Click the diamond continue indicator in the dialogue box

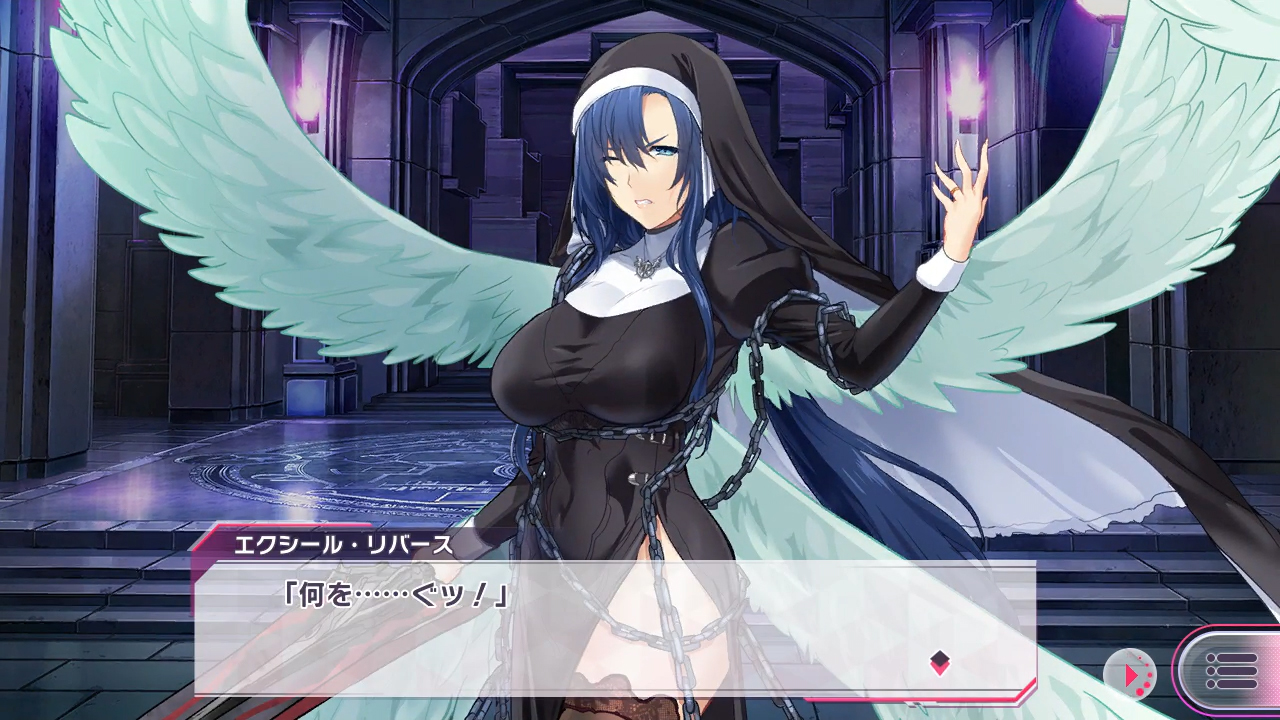939,661
